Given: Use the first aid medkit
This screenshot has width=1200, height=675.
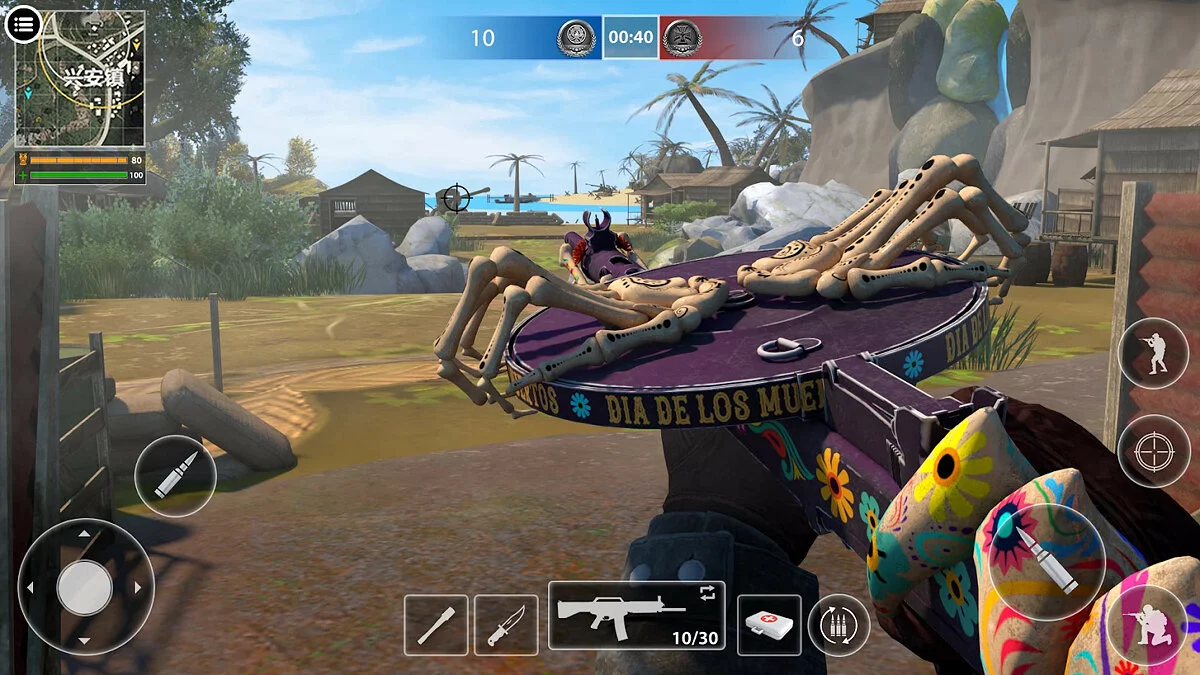Looking at the screenshot, I should (x=769, y=625).
